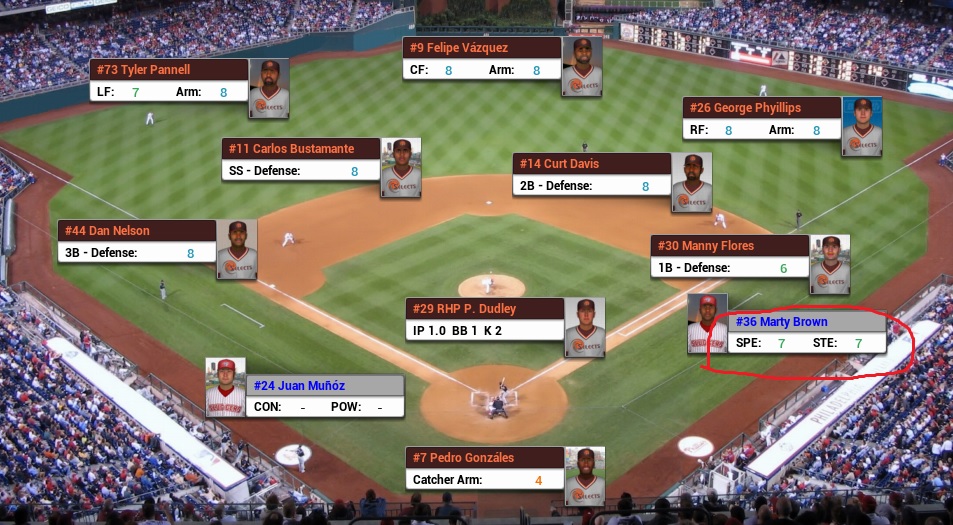Screen dimensions: 953x525
Task: Open Felipe Vázquez's portrait photo
Action: [582, 67]
